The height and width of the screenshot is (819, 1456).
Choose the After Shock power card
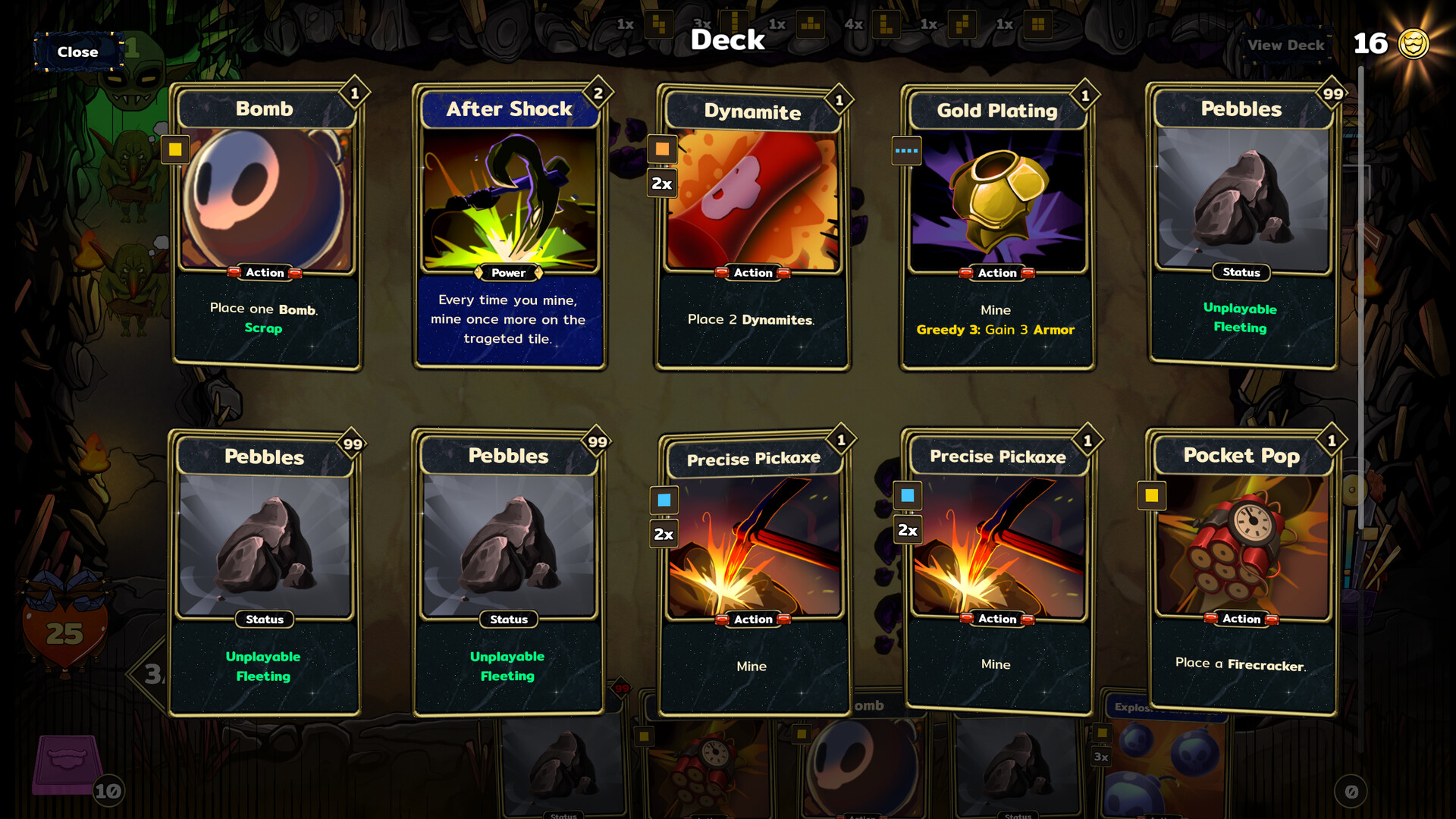pos(510,226)
